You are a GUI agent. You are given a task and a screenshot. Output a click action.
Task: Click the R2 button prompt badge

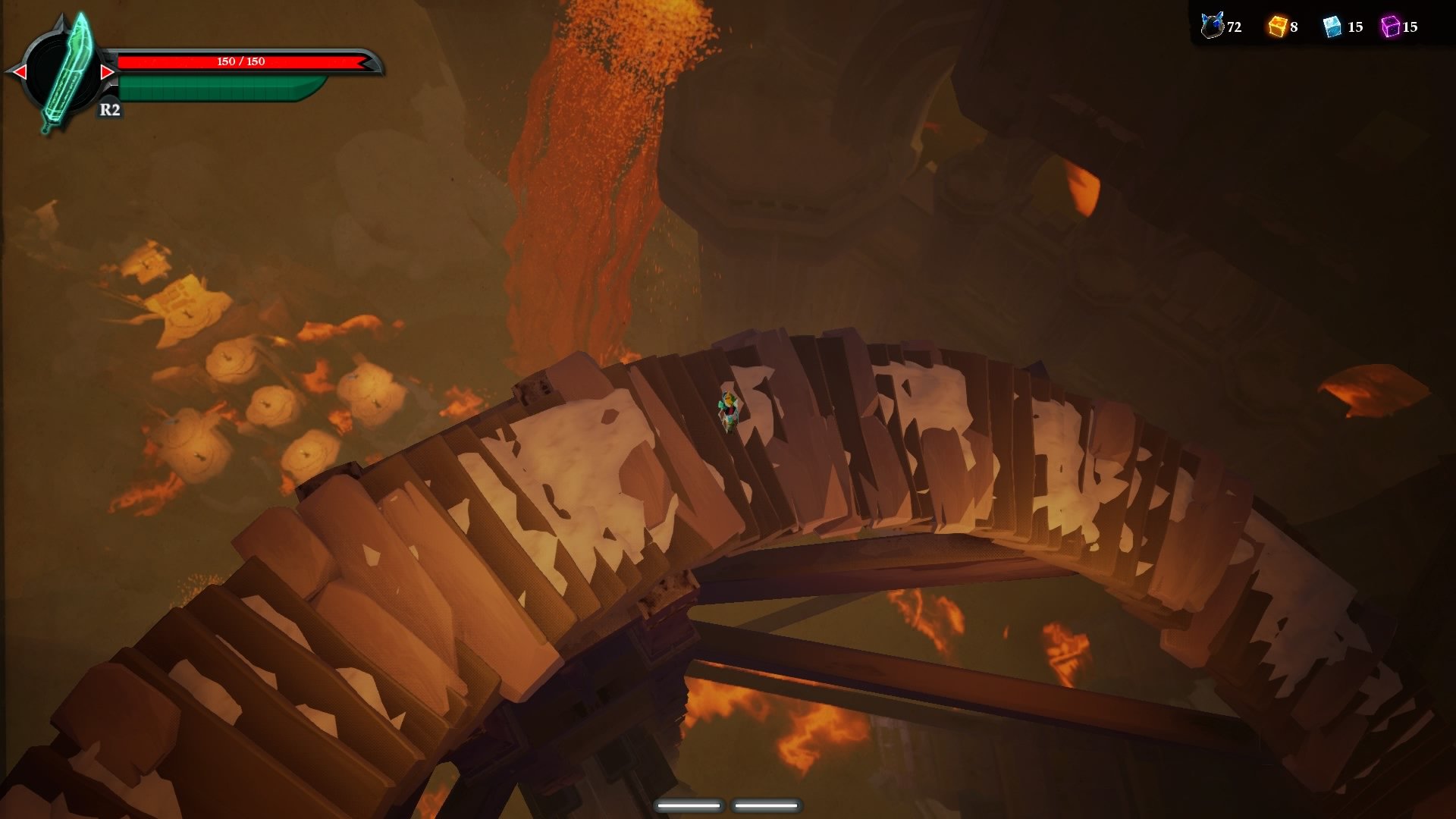(108, 111)
